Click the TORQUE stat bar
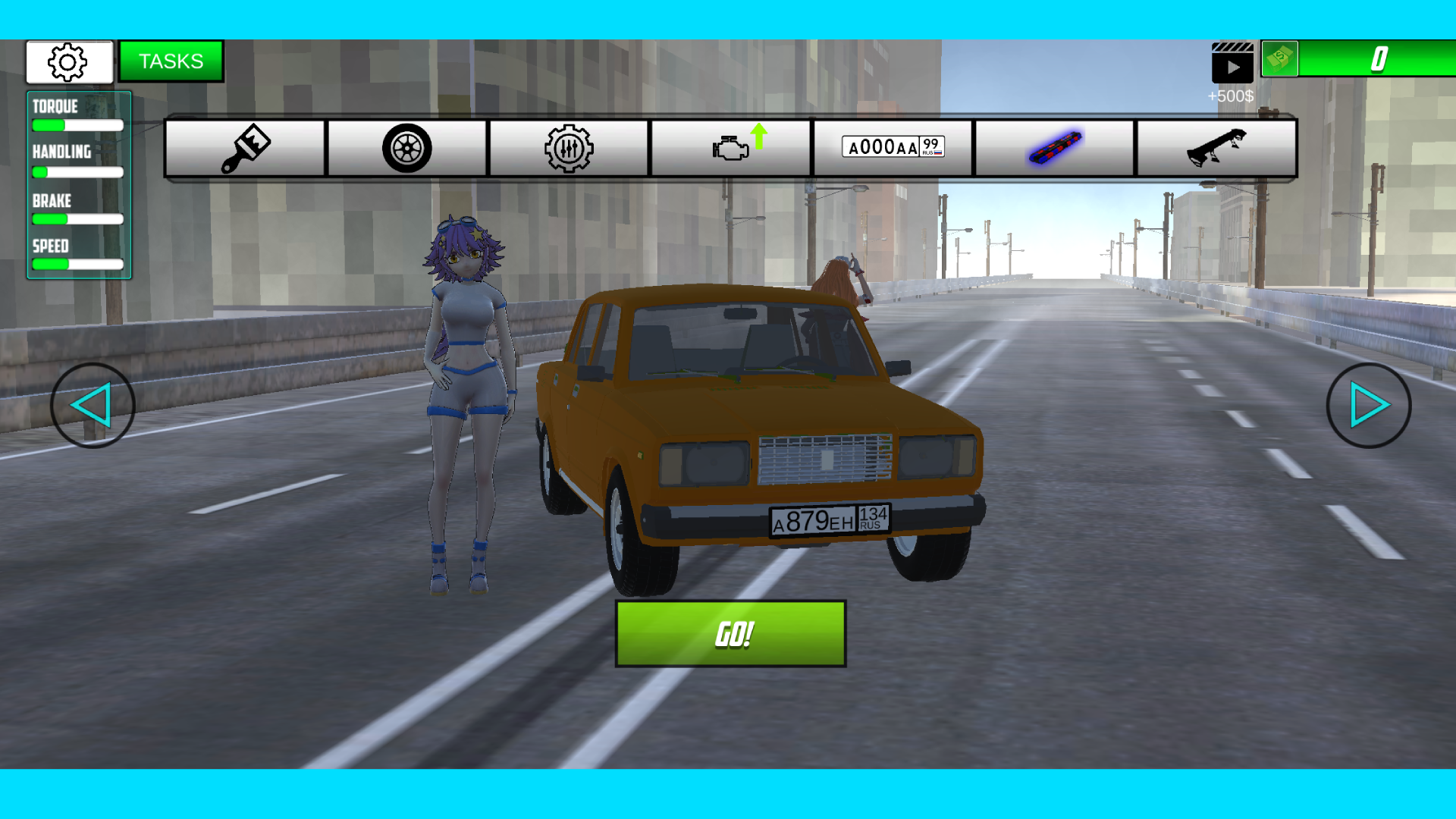 click(76, 125)
